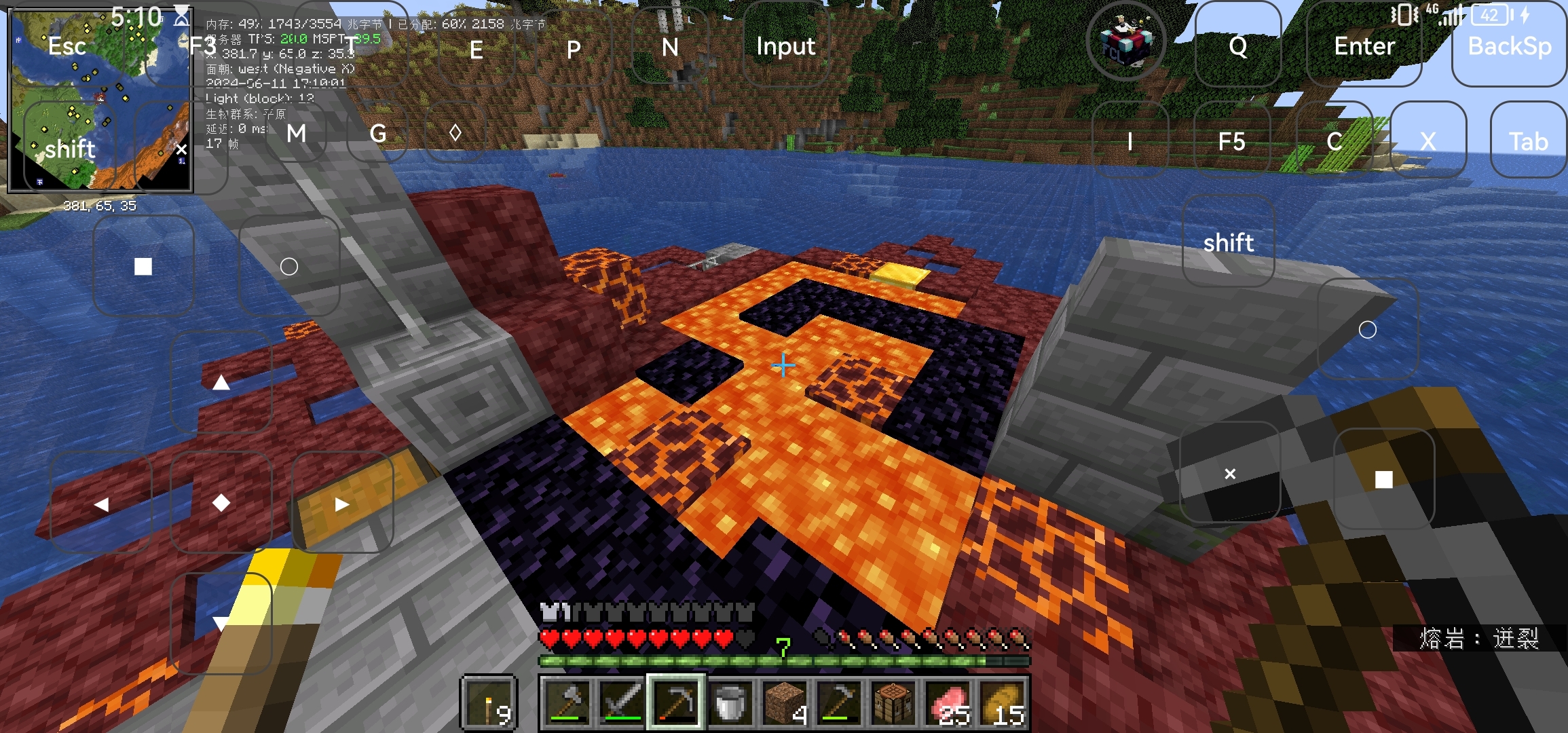This screenshot has height=733, width=1568.
Task: Open inventory with the E button
Action: click(477, 50)
